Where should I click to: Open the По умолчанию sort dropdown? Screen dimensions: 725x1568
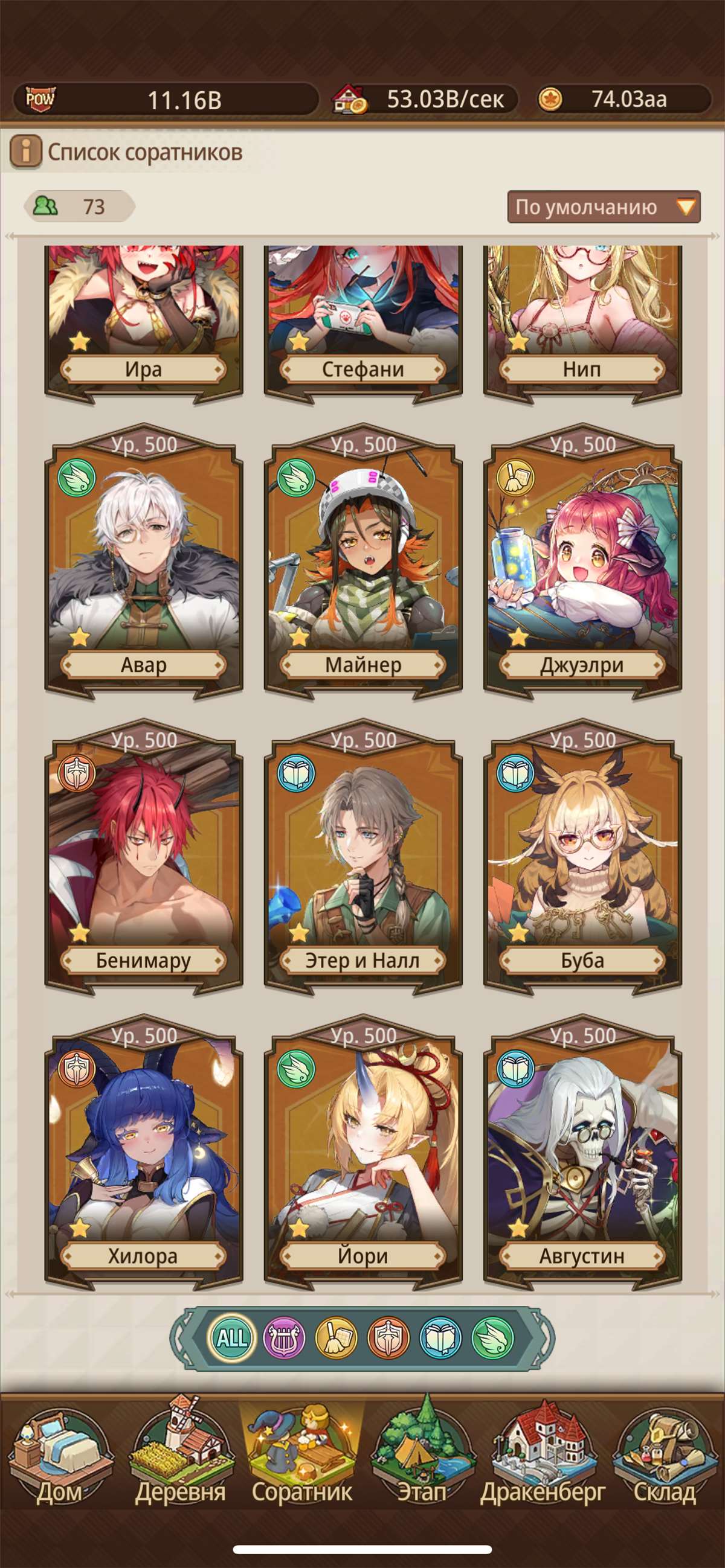coord(603,207)
